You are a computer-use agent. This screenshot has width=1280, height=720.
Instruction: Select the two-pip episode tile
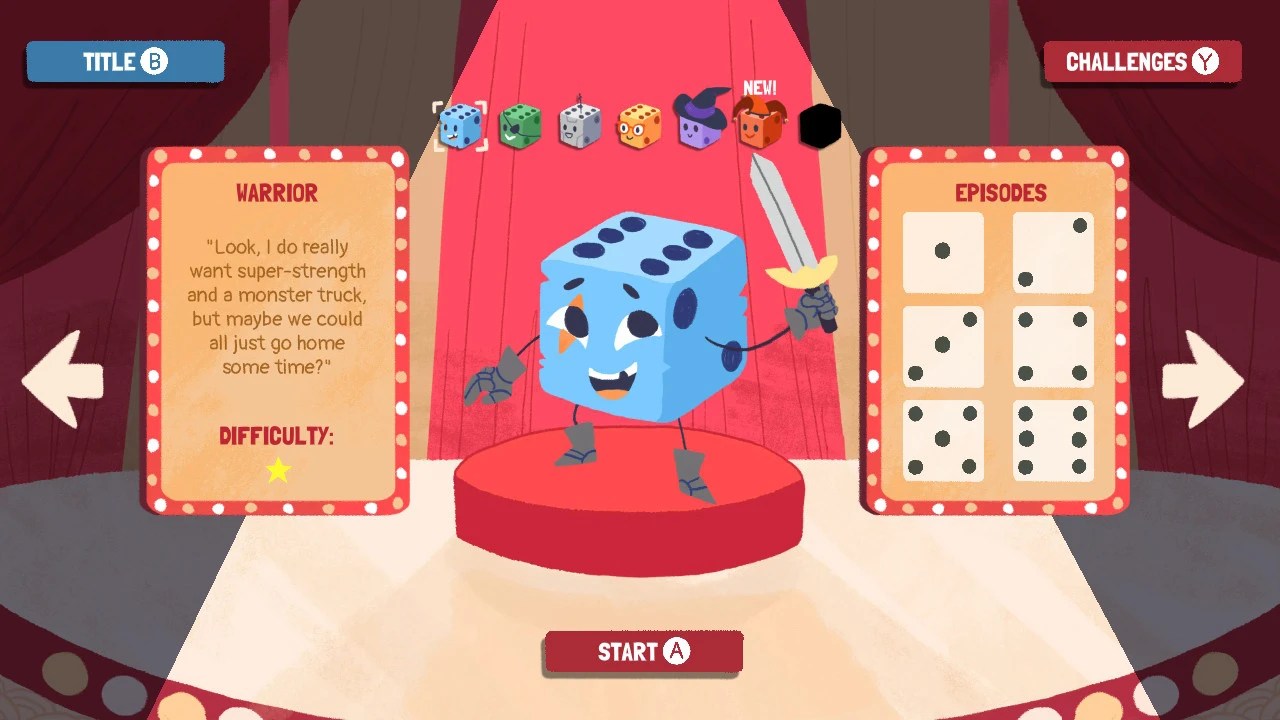1055,251
